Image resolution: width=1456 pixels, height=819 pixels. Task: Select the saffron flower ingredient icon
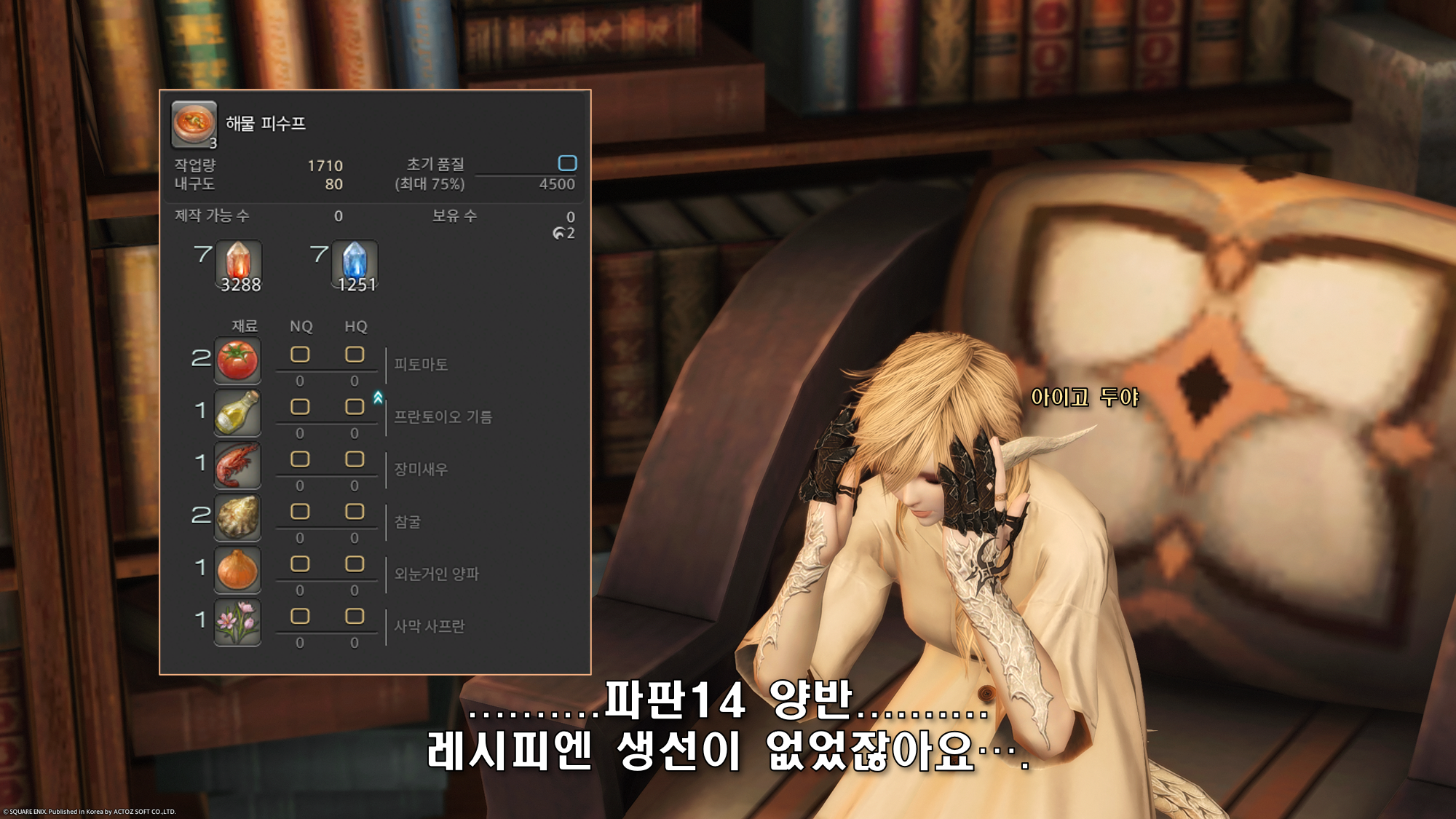237,622
